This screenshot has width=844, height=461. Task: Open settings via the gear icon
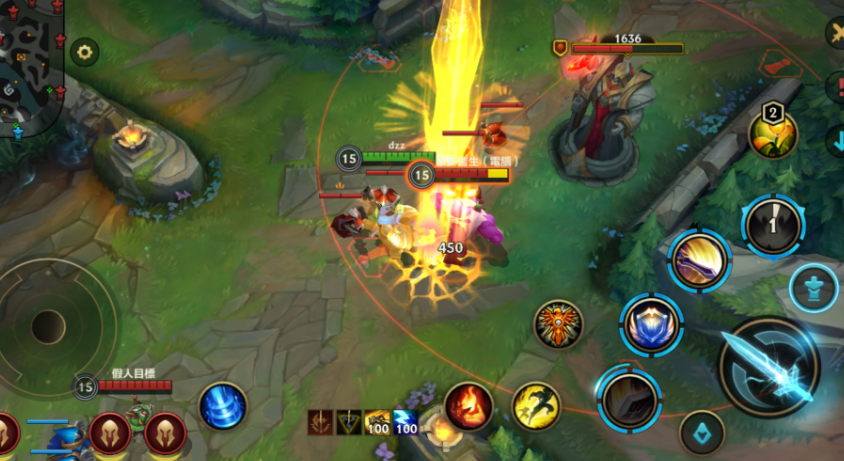click(x=84, y=50)
